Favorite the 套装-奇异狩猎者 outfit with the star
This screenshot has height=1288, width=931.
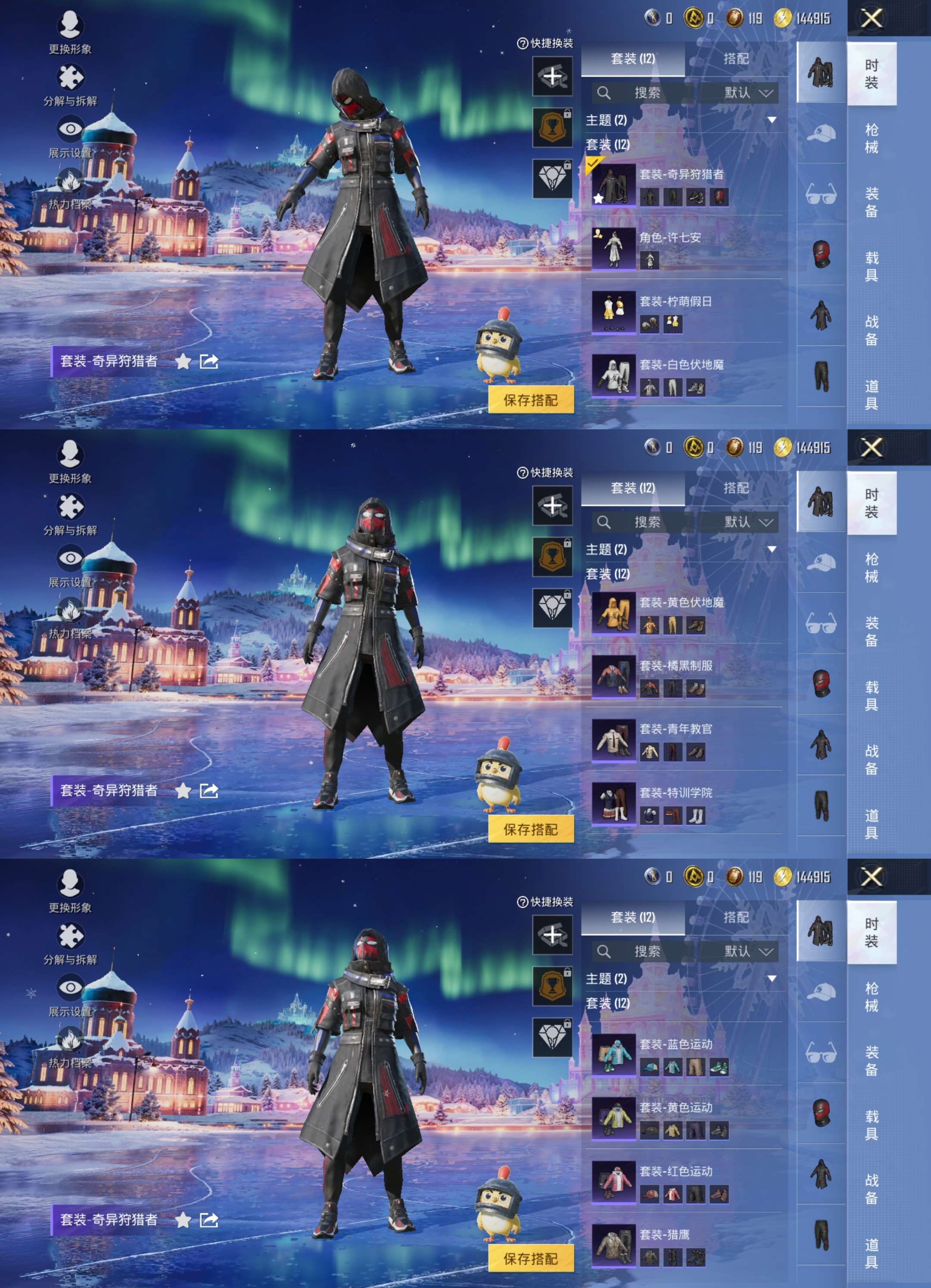point(183,363)
